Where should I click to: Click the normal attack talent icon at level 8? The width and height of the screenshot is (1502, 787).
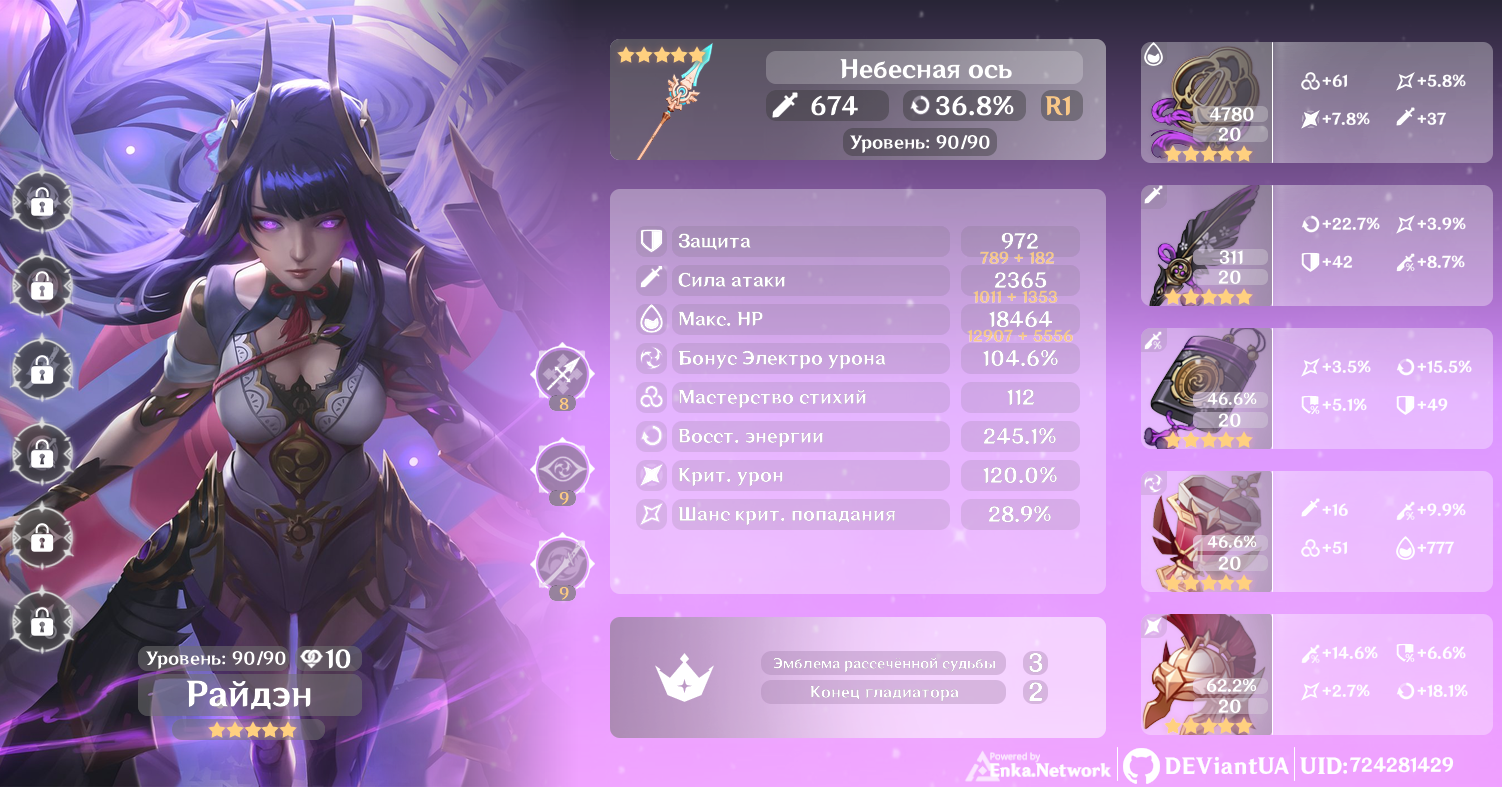tap(563, 375)
